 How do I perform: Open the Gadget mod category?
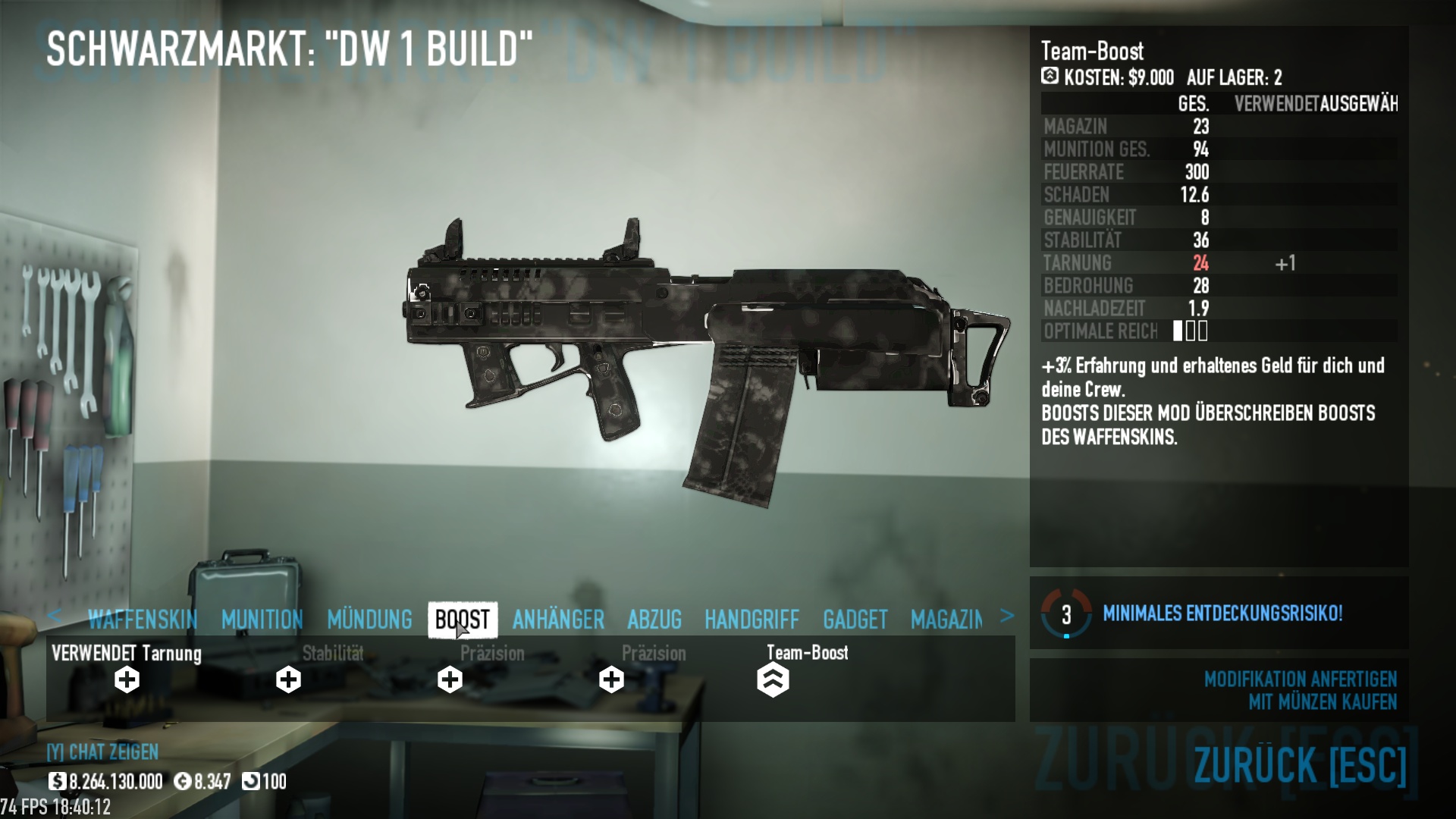(855, 620)
